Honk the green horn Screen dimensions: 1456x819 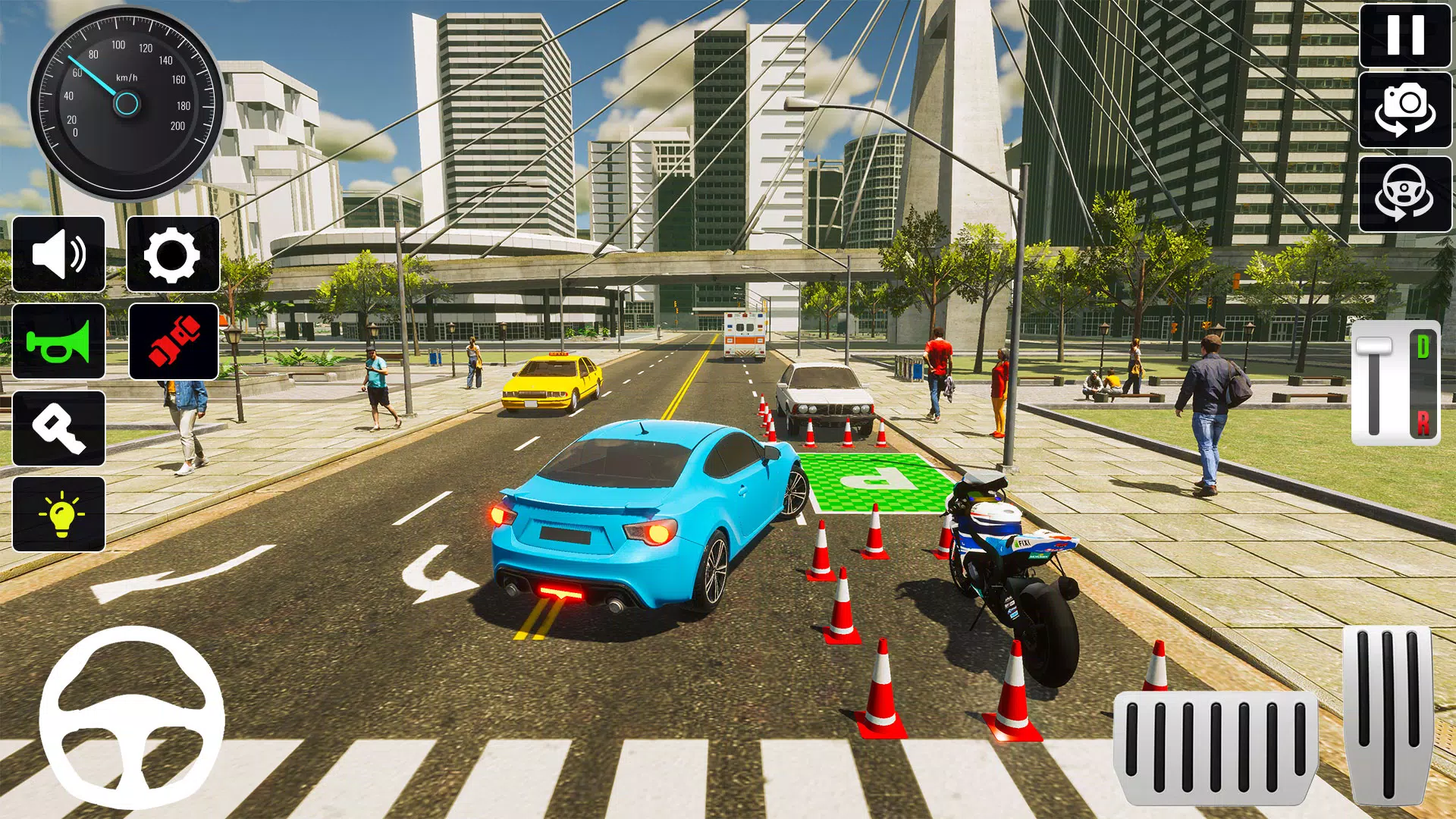click(59, 341)
